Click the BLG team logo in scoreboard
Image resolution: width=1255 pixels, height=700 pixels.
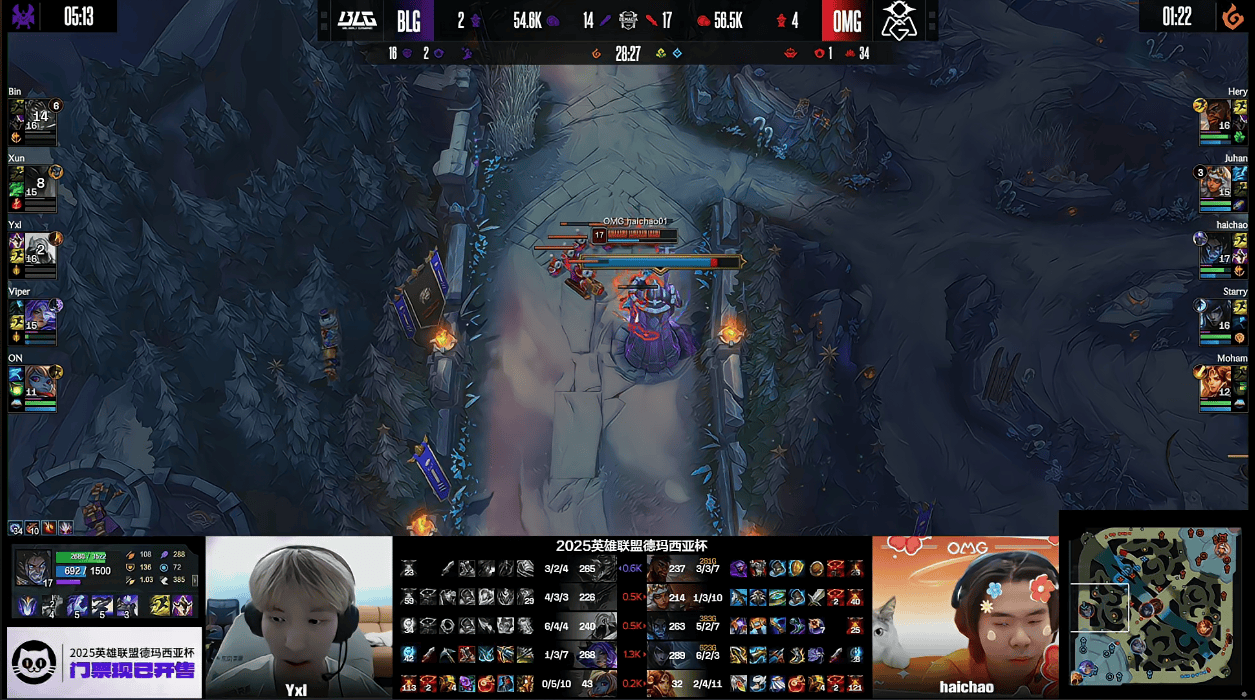tap(355, 20)
